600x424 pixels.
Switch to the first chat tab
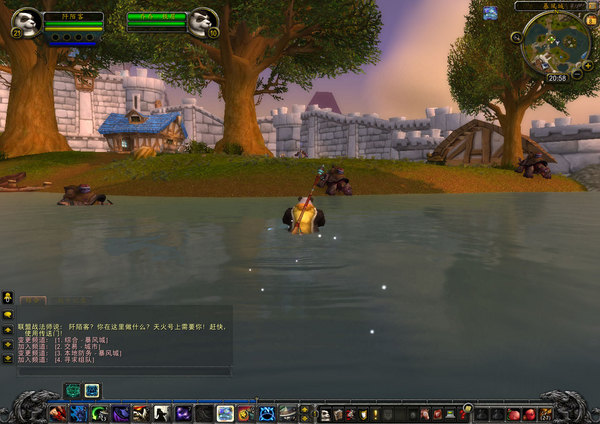click(x=33, y=300)
